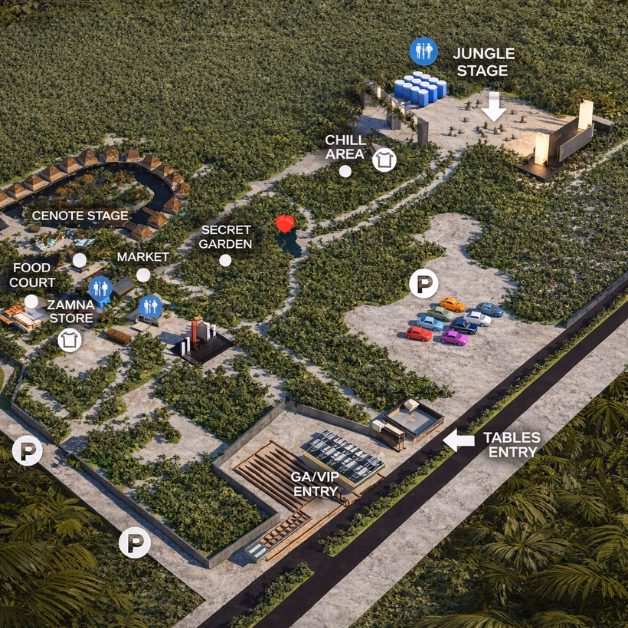Click the Cenote Stage label
This screenshot has height=628, width=628.
pyautogui.click(x=80, y=215)
